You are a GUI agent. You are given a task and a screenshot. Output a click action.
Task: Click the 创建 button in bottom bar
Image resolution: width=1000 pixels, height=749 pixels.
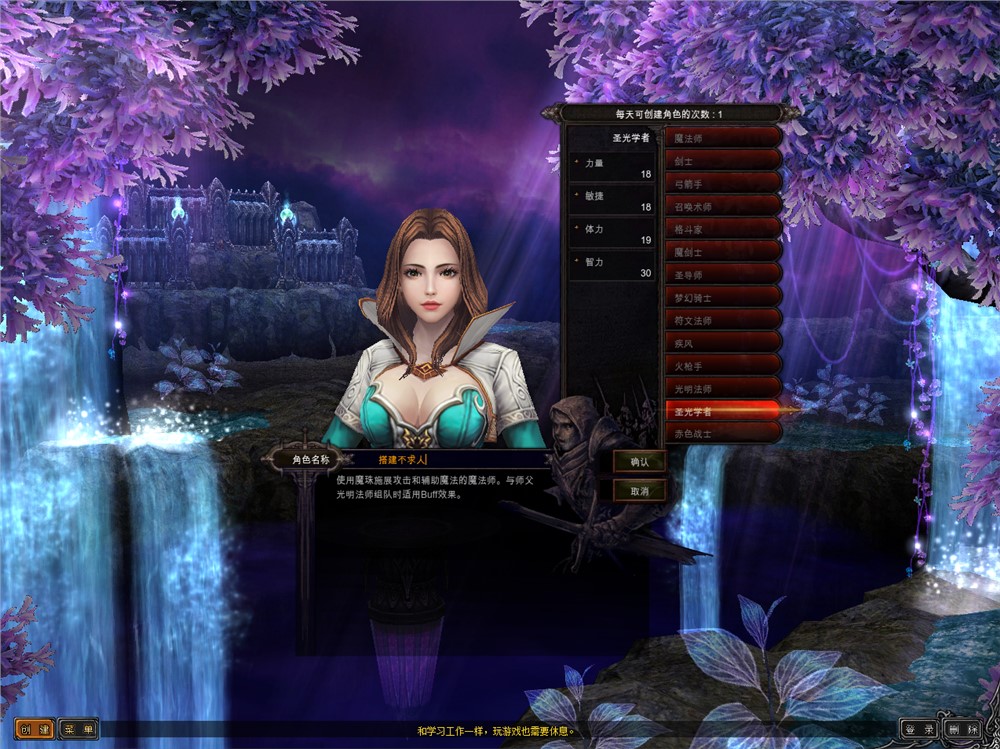click(x=34, y=729)
